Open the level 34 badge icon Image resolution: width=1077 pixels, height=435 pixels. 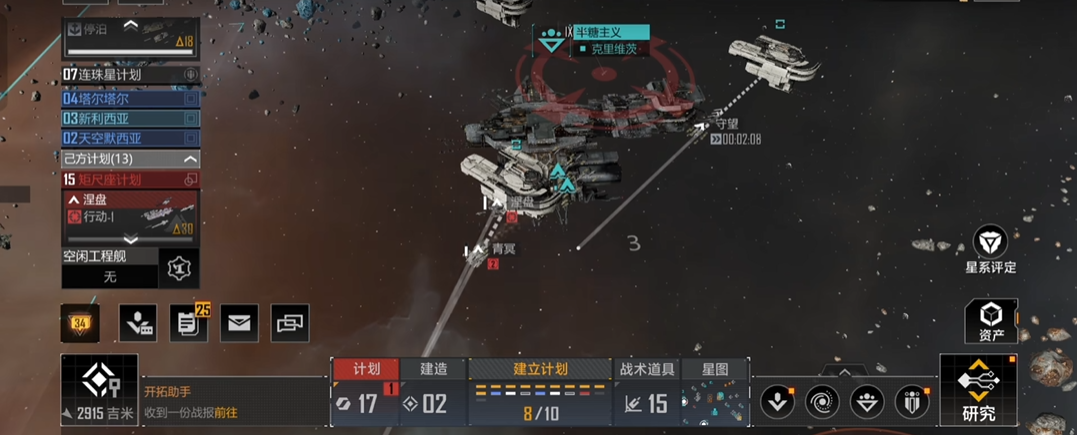click(80, 323)
